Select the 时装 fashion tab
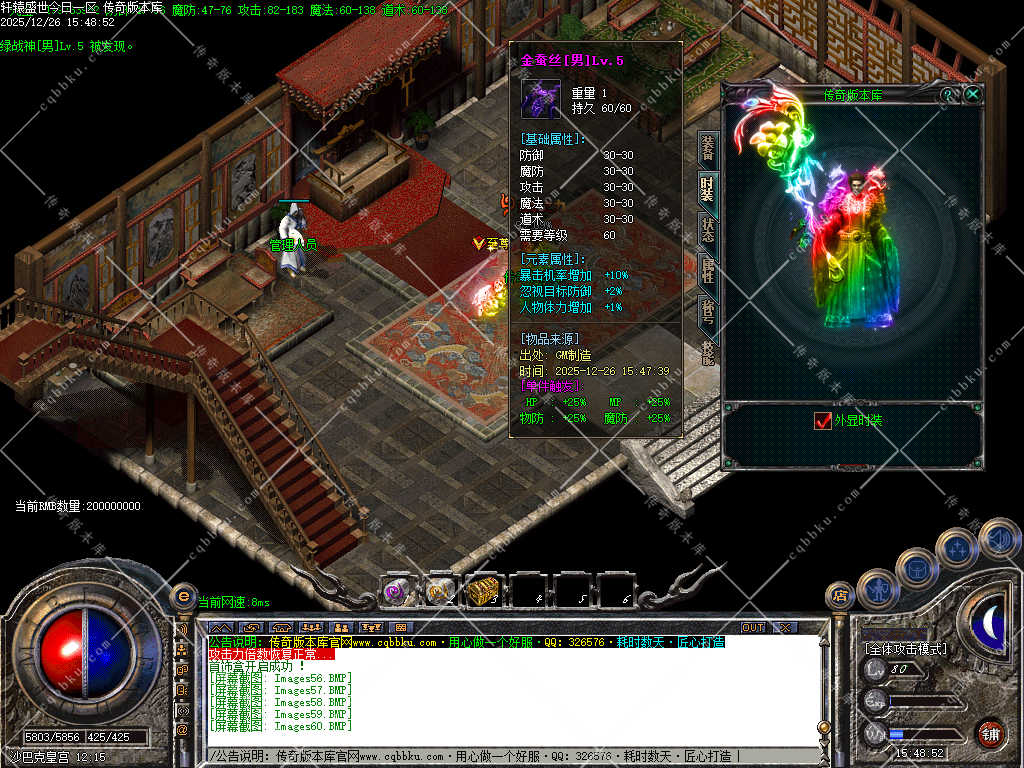 pyautogui.click(x=707, y=188)
